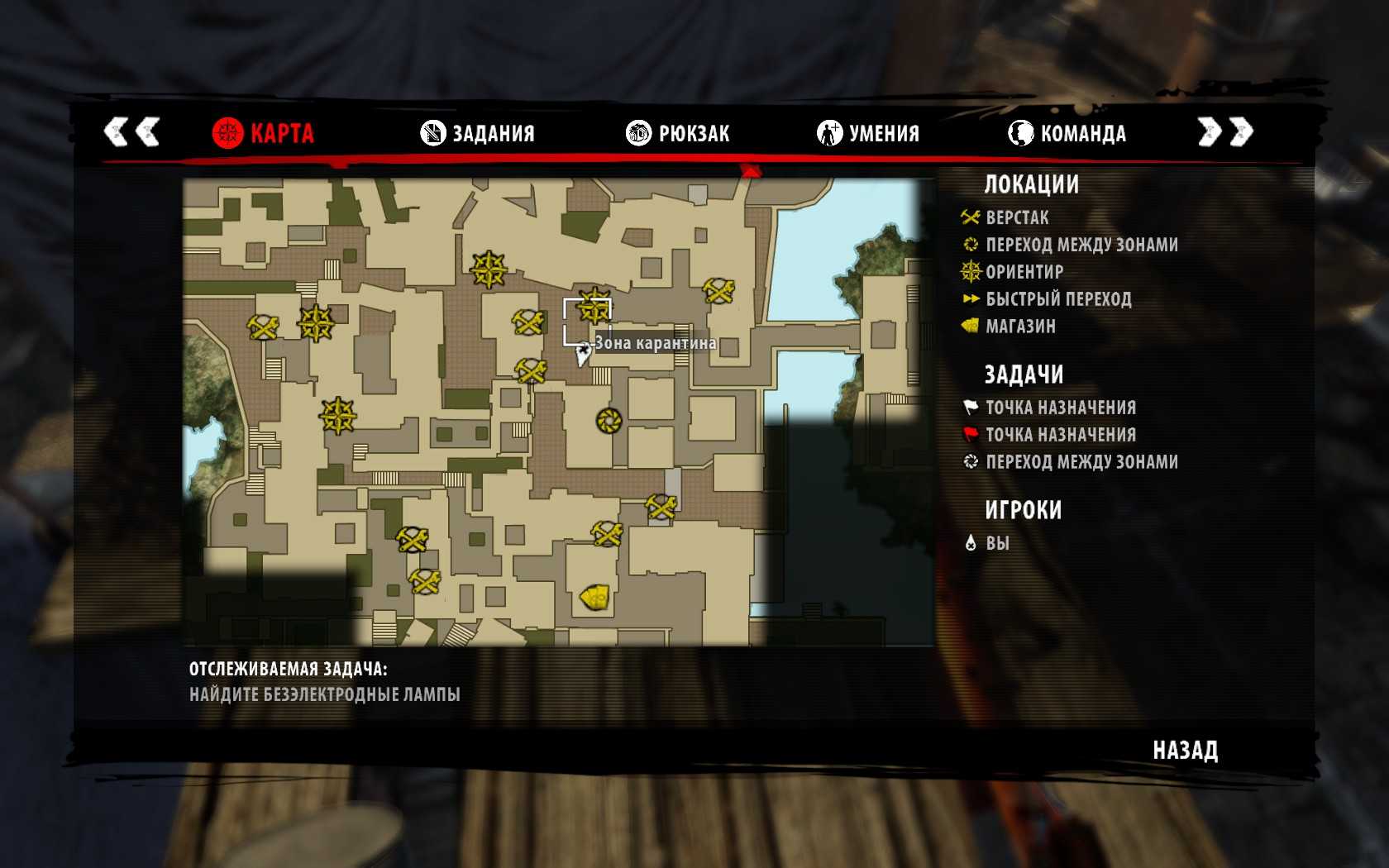
Task: Select the Зона карантина destination marker
Action: point(583,355)
